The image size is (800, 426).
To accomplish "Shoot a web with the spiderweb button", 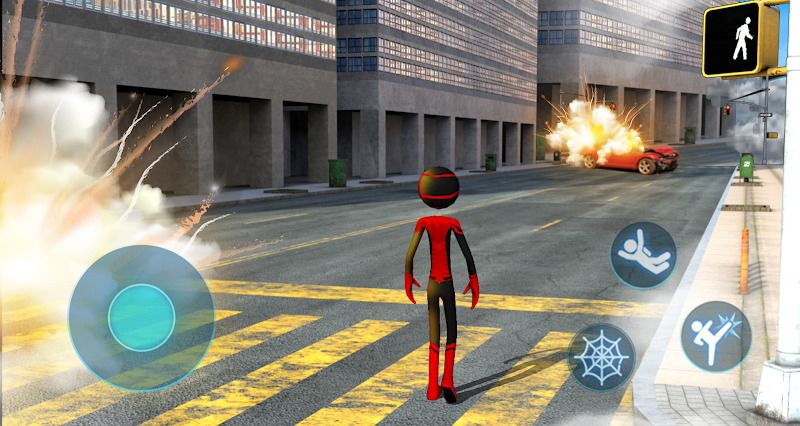I will (602, 356).
